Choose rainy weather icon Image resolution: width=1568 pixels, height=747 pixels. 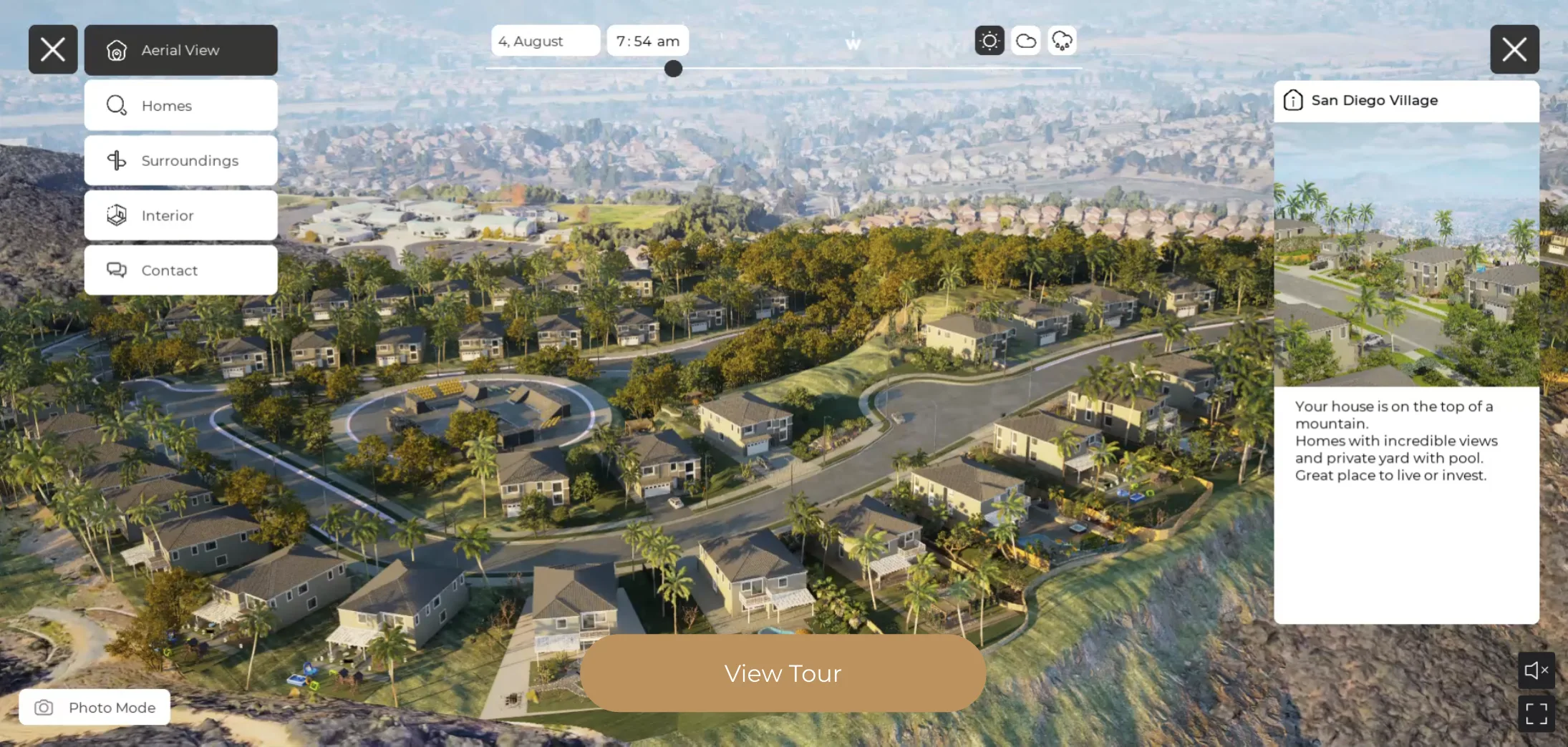[x=1063, y=41]
